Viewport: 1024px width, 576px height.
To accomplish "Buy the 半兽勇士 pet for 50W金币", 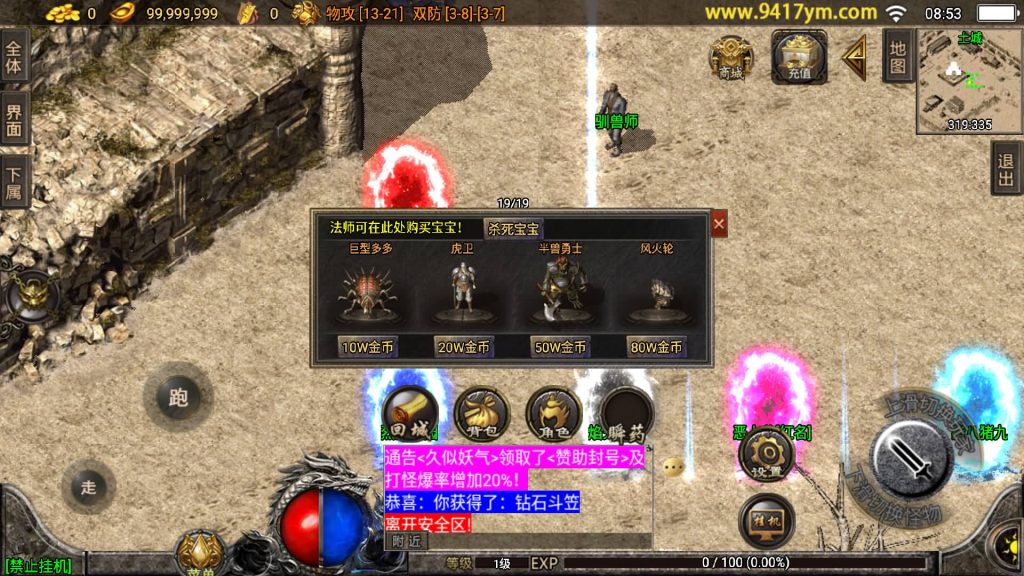I will (x=560, y=347).
